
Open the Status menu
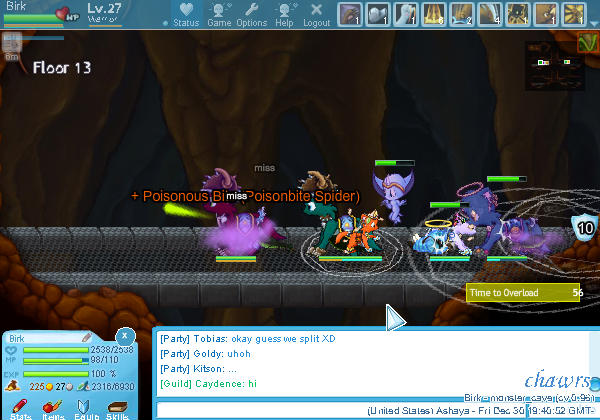(x=183, y=14)
